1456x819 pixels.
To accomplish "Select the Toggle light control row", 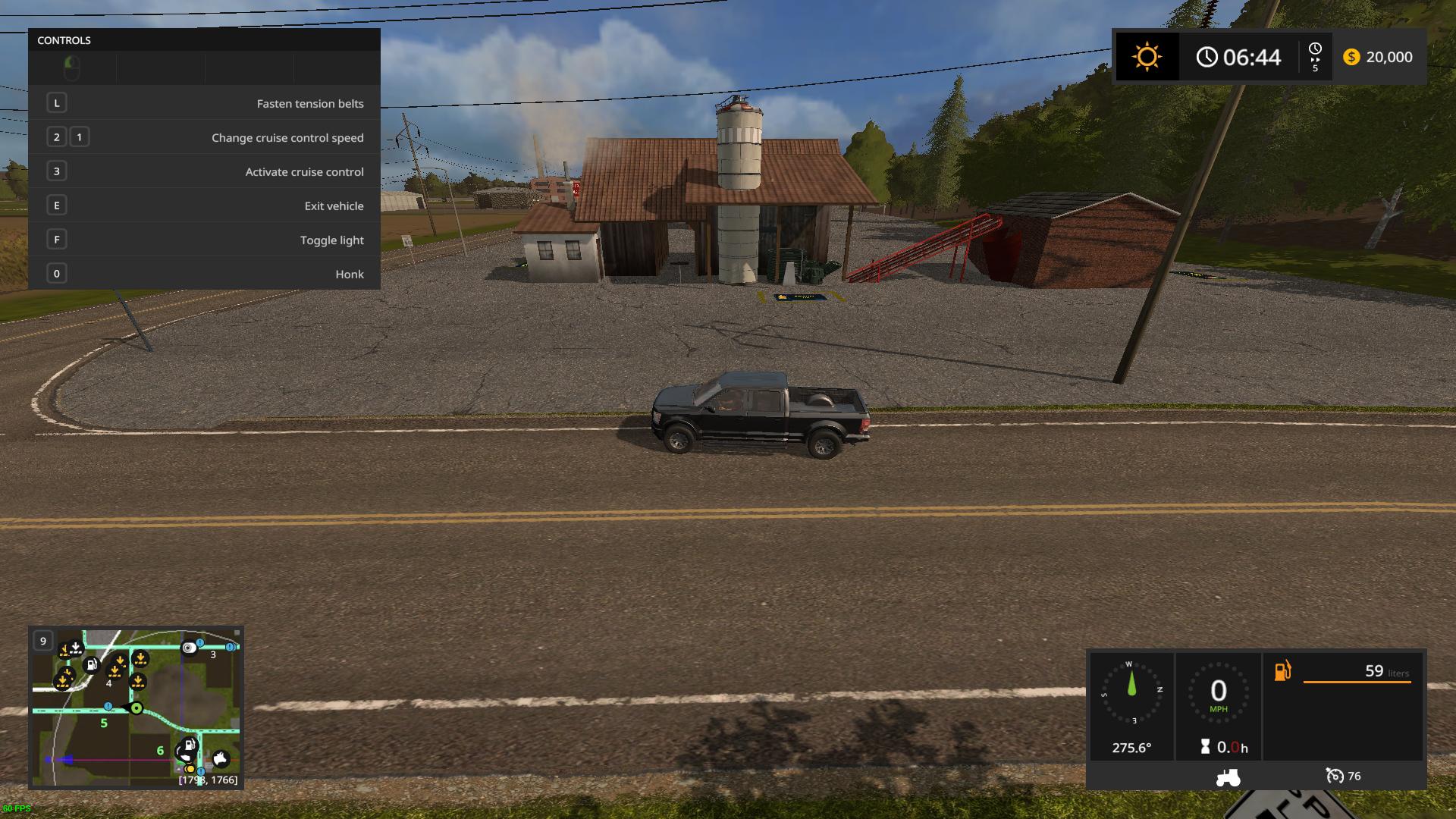I will tap(204, 240).
